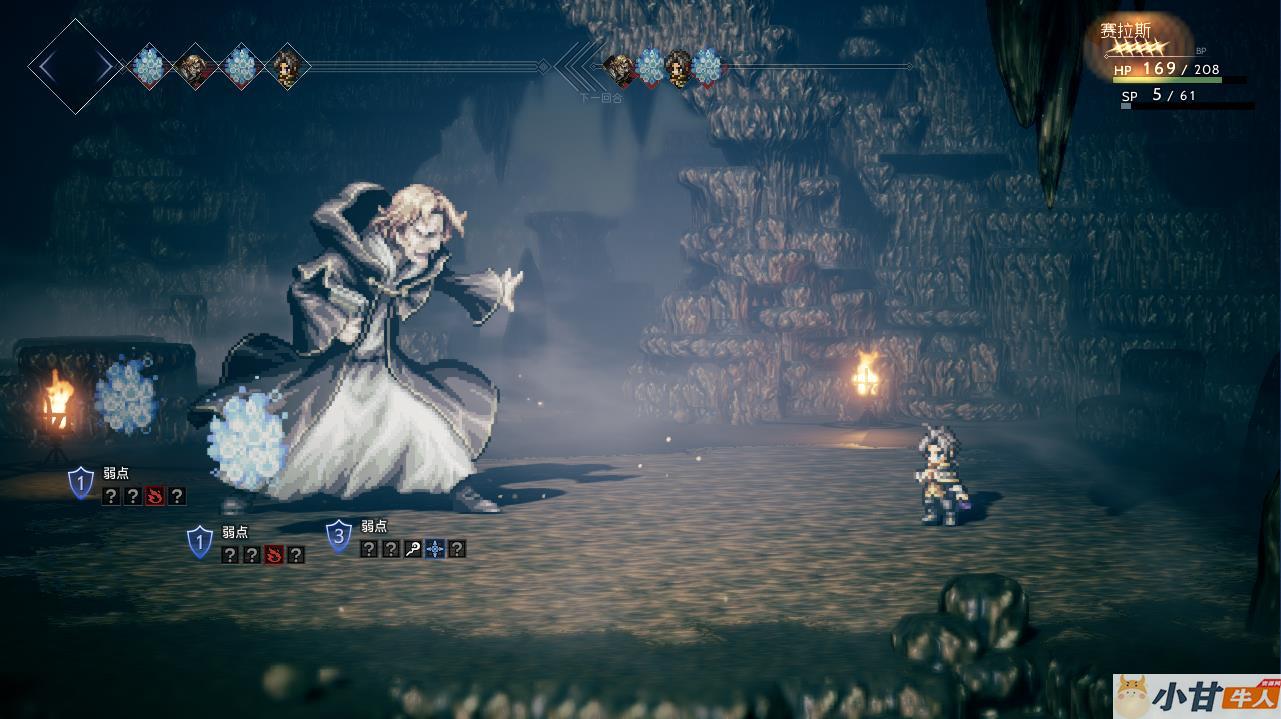Select the blue ice weakness icon
Image resolution: width=1281 pixels, height=719 pixels.
pos(435,548)
